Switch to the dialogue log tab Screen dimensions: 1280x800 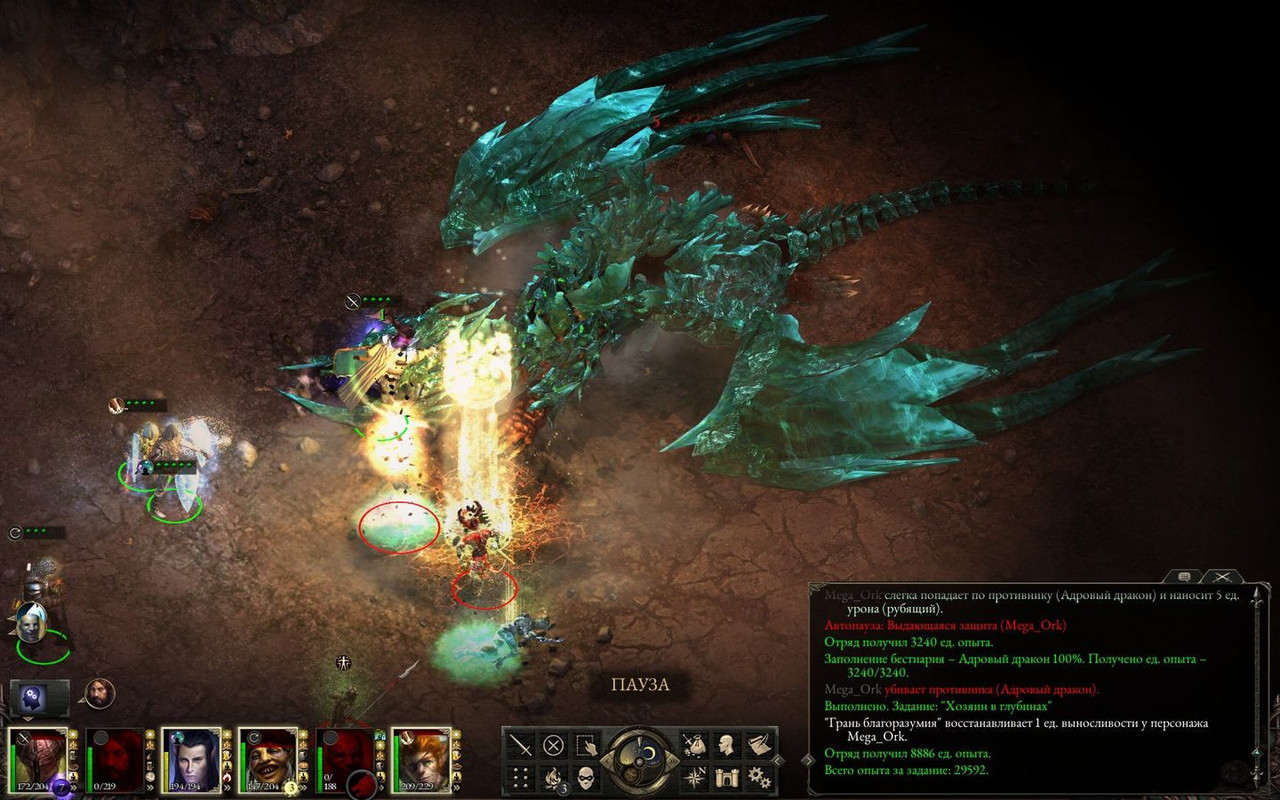pos(1185,577)
